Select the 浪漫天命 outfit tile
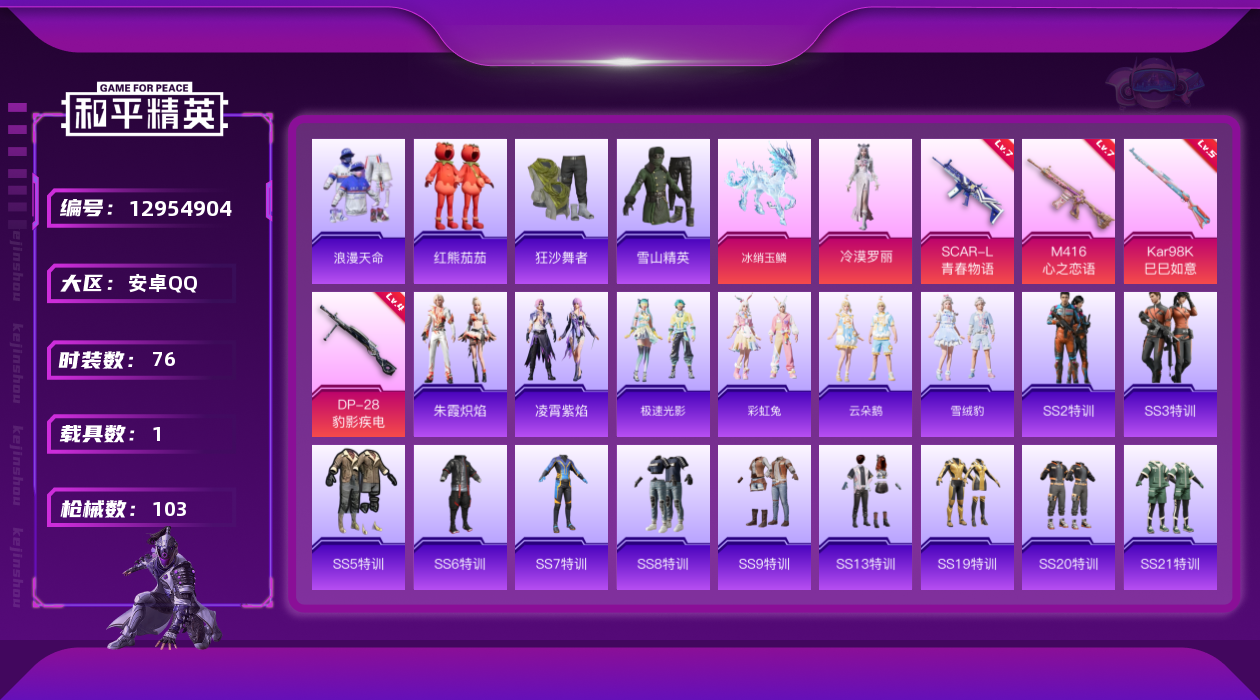The width and height of the screenshot is (1260, 700). pyautogui.click(x=358, y=210)
